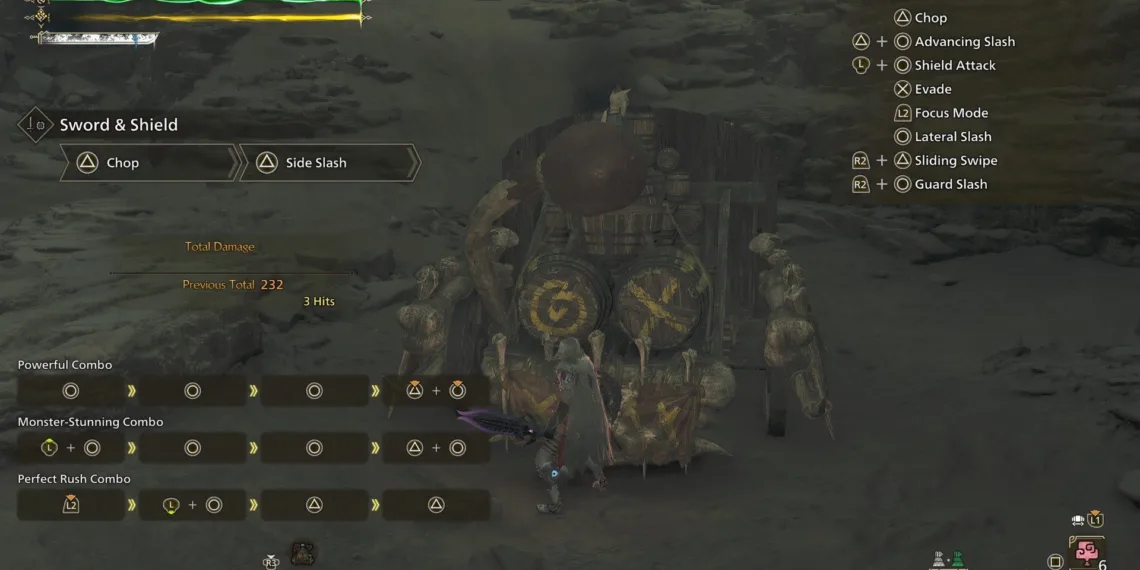
Task: Select the Side Slash combo step box
Action: click(328, 163)
